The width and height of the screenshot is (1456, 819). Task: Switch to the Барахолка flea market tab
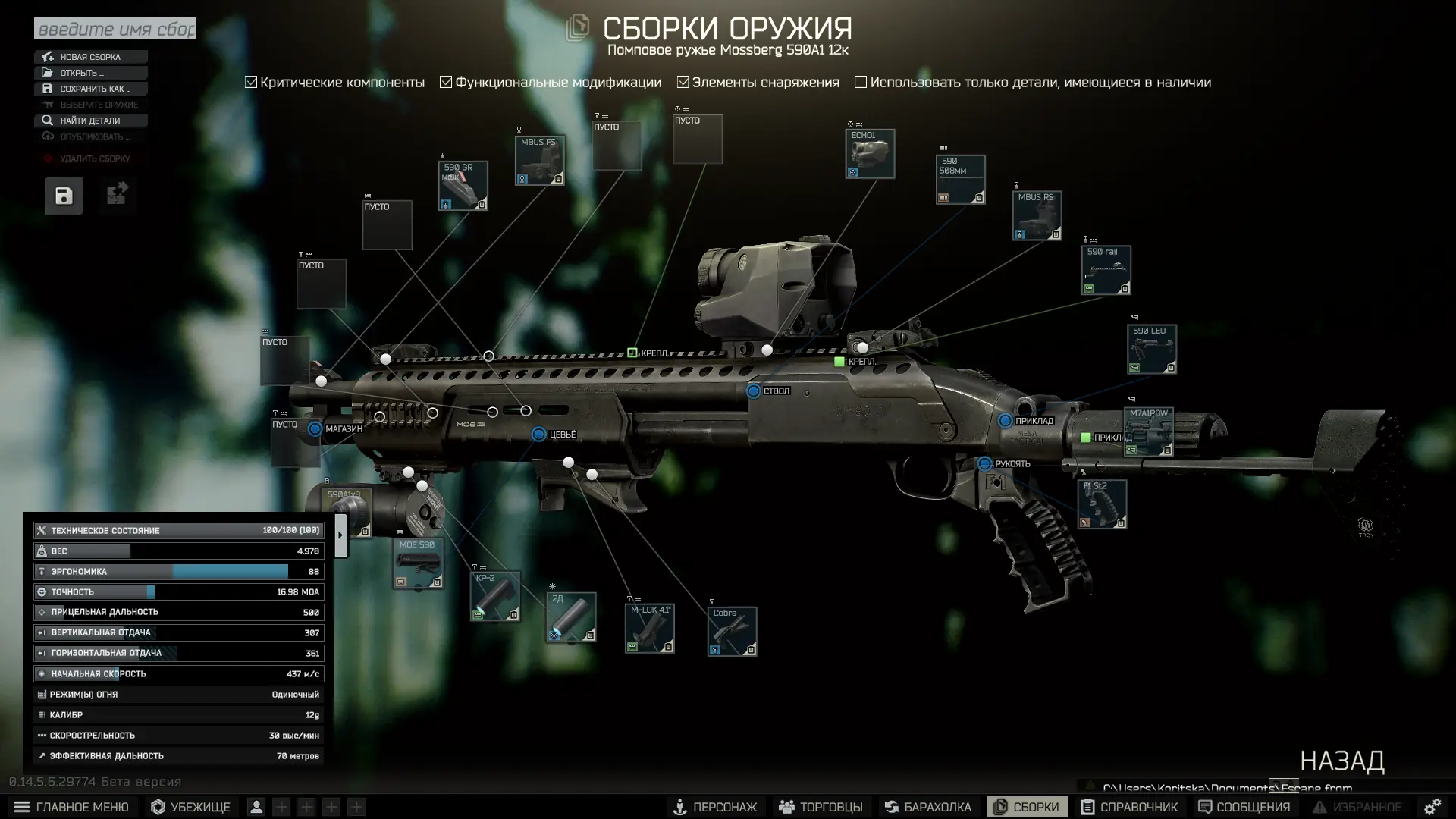[927, 807]
